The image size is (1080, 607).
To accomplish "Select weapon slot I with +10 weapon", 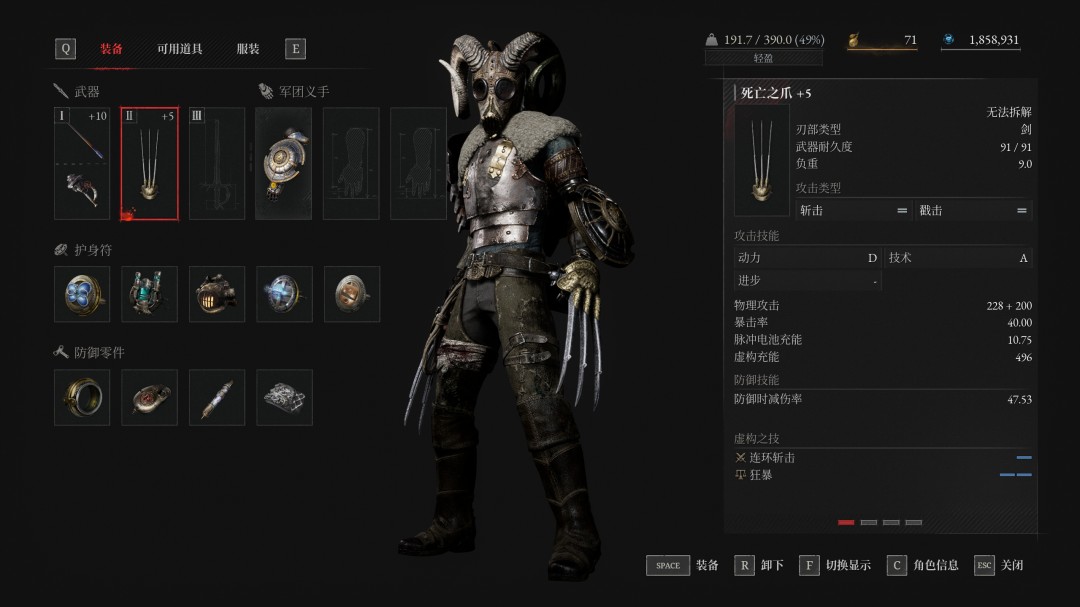I will tap(82, 163).
